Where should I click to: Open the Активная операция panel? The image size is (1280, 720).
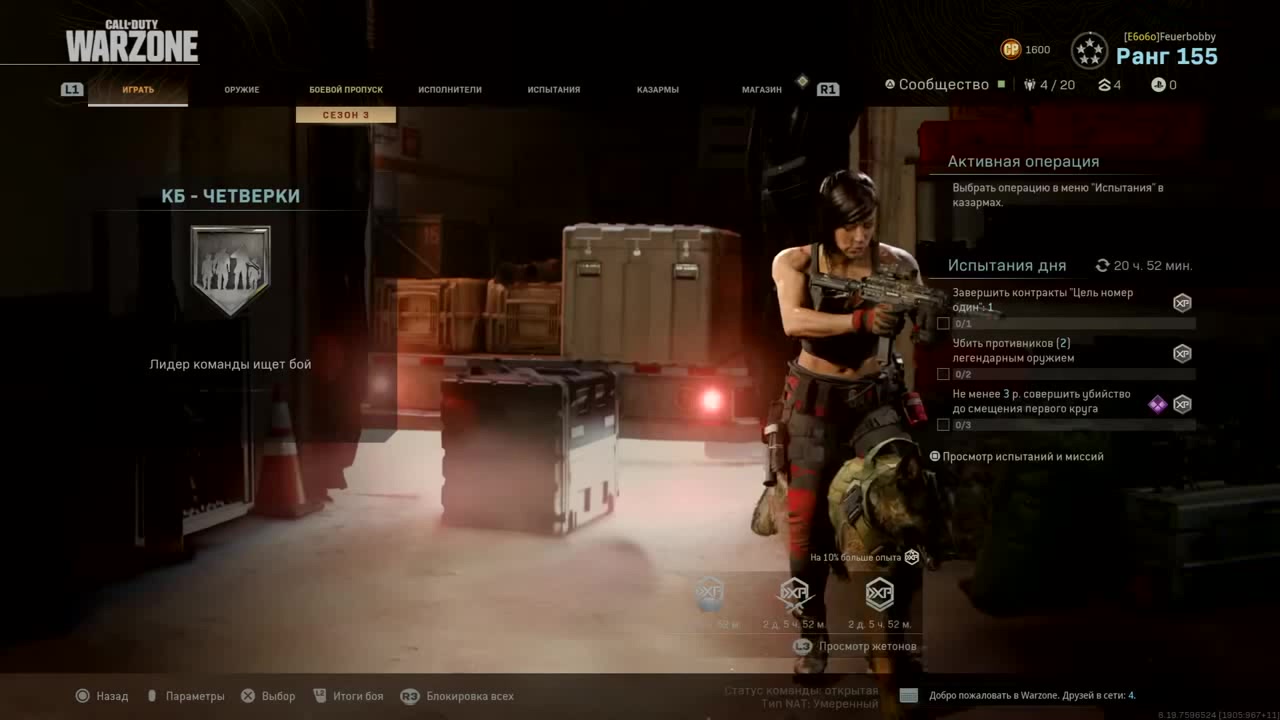(x=1023, y=162)
